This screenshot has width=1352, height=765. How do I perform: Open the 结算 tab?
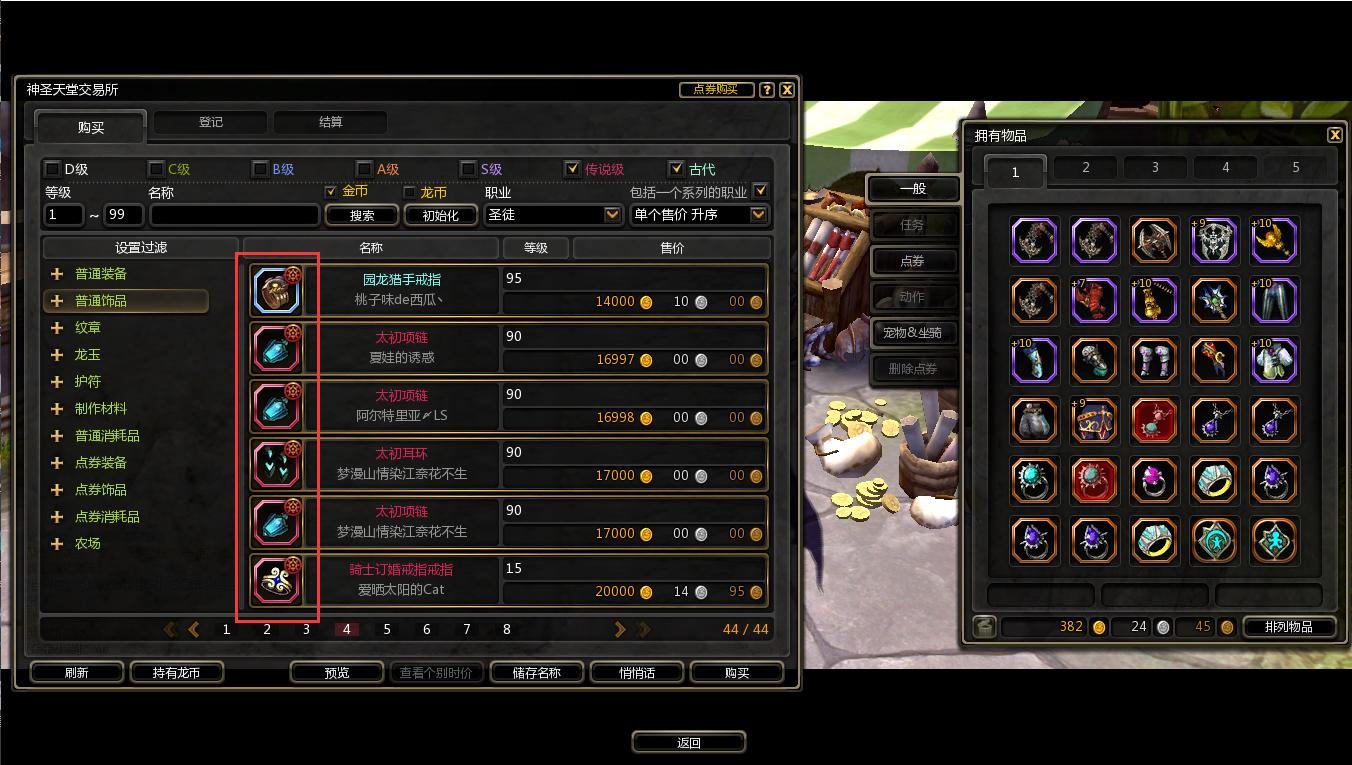(330, 122)
